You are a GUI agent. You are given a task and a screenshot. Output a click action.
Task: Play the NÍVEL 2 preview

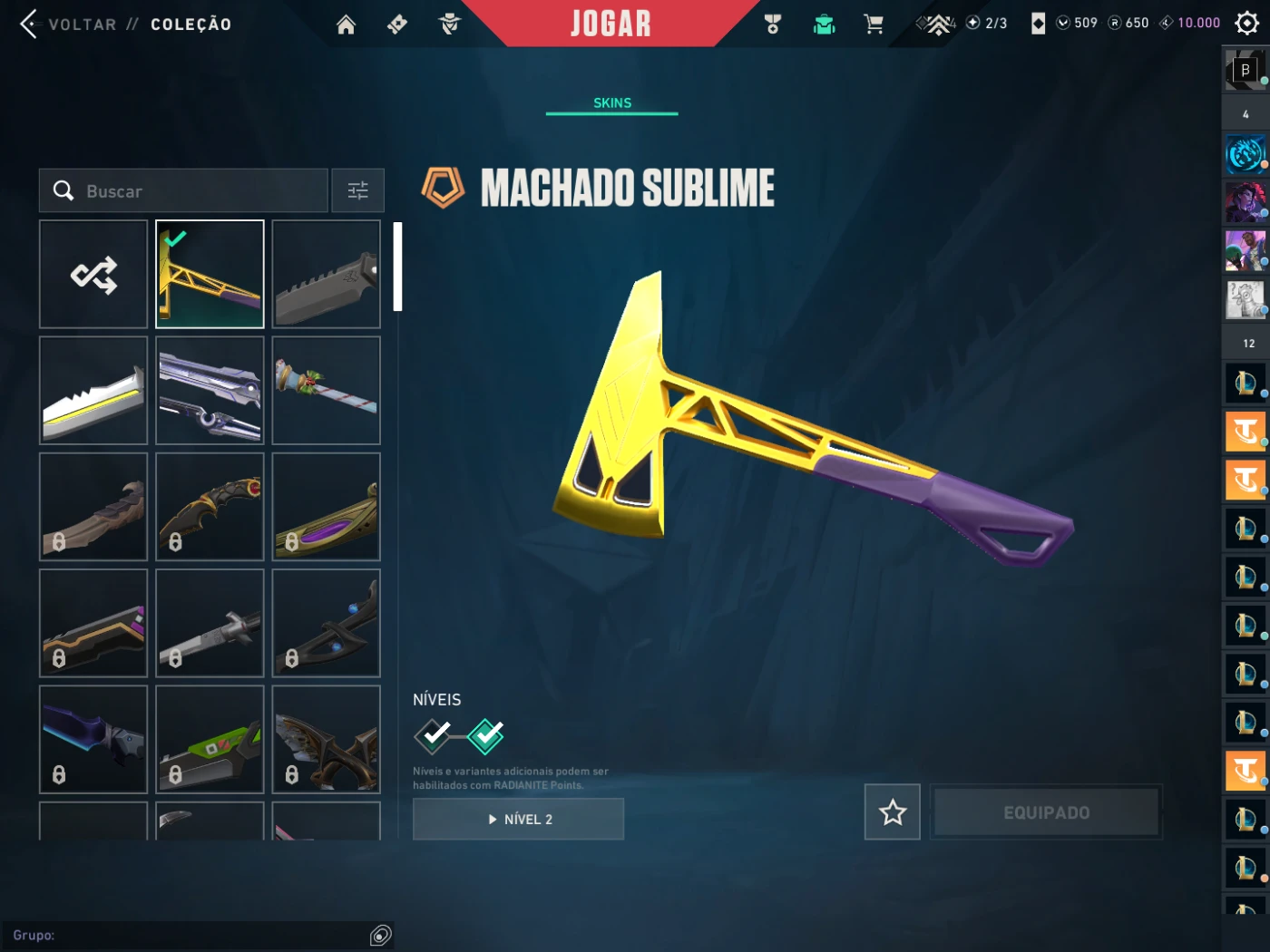click(x=518, y=819)
